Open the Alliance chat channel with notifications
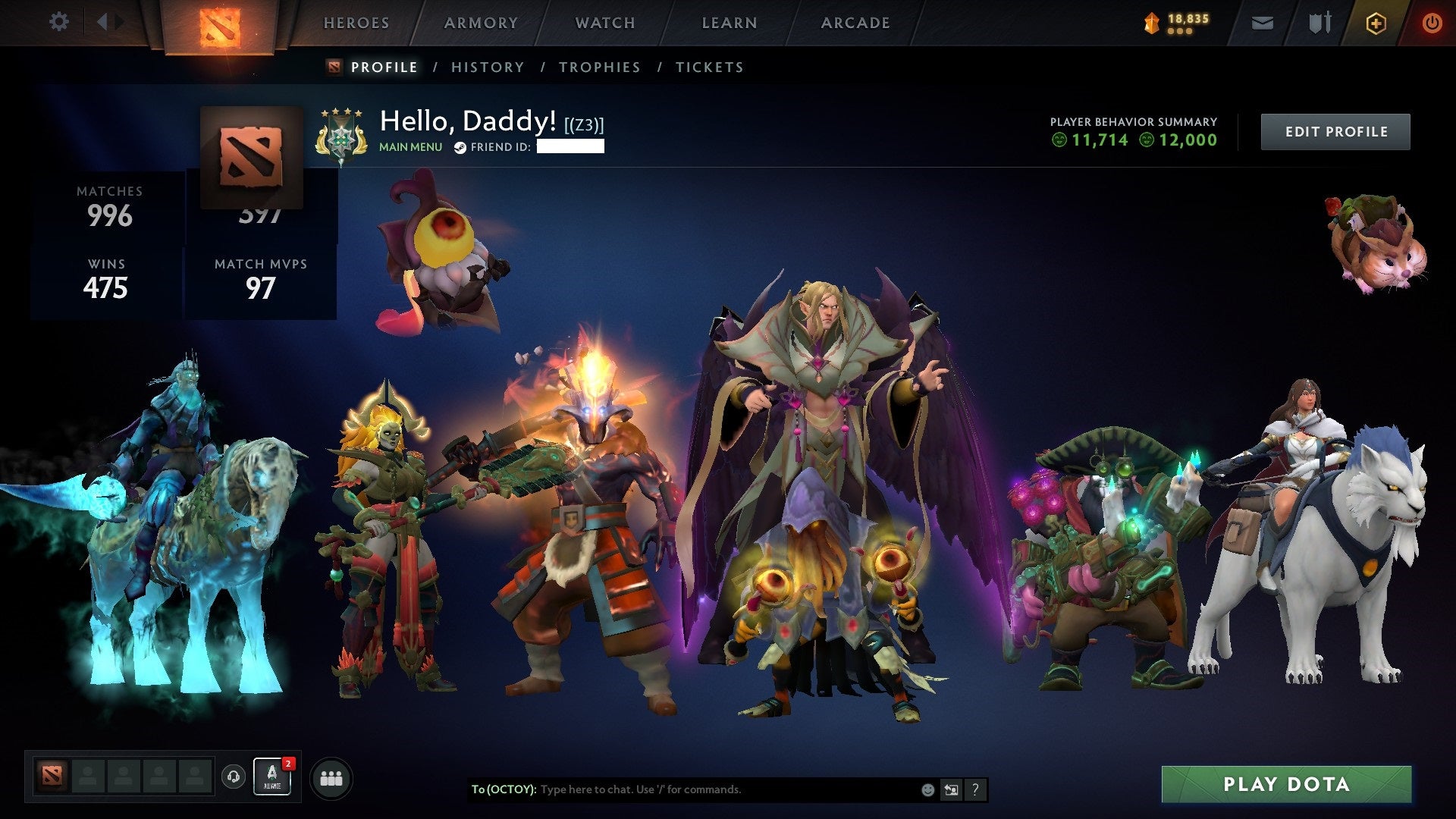 click(x=272, y=777)
